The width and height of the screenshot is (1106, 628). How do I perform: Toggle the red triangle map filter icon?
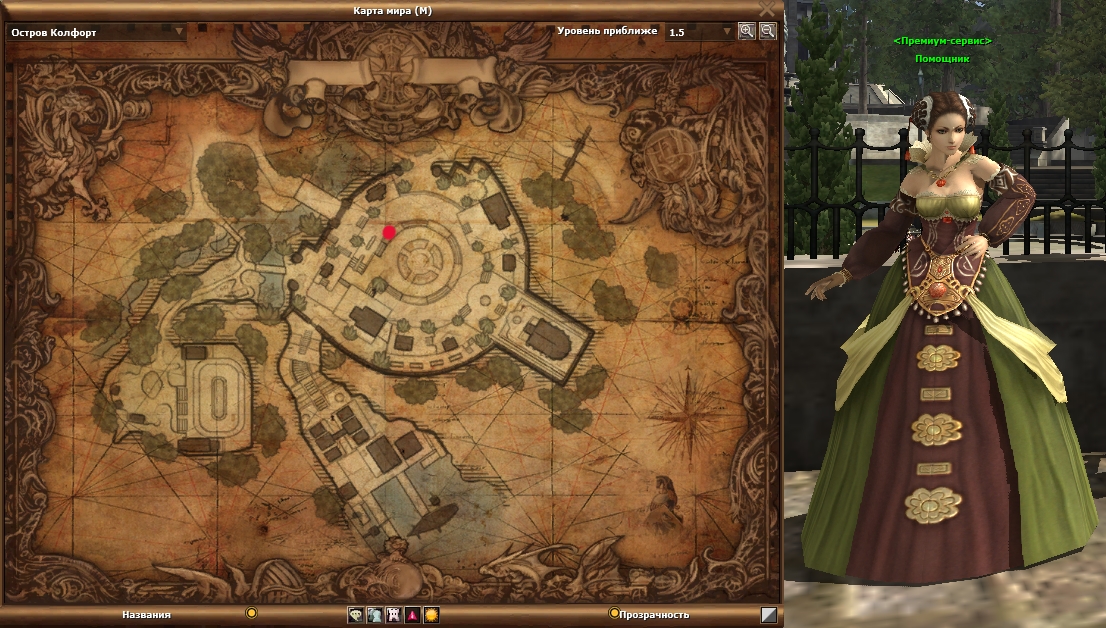(412, 615)
